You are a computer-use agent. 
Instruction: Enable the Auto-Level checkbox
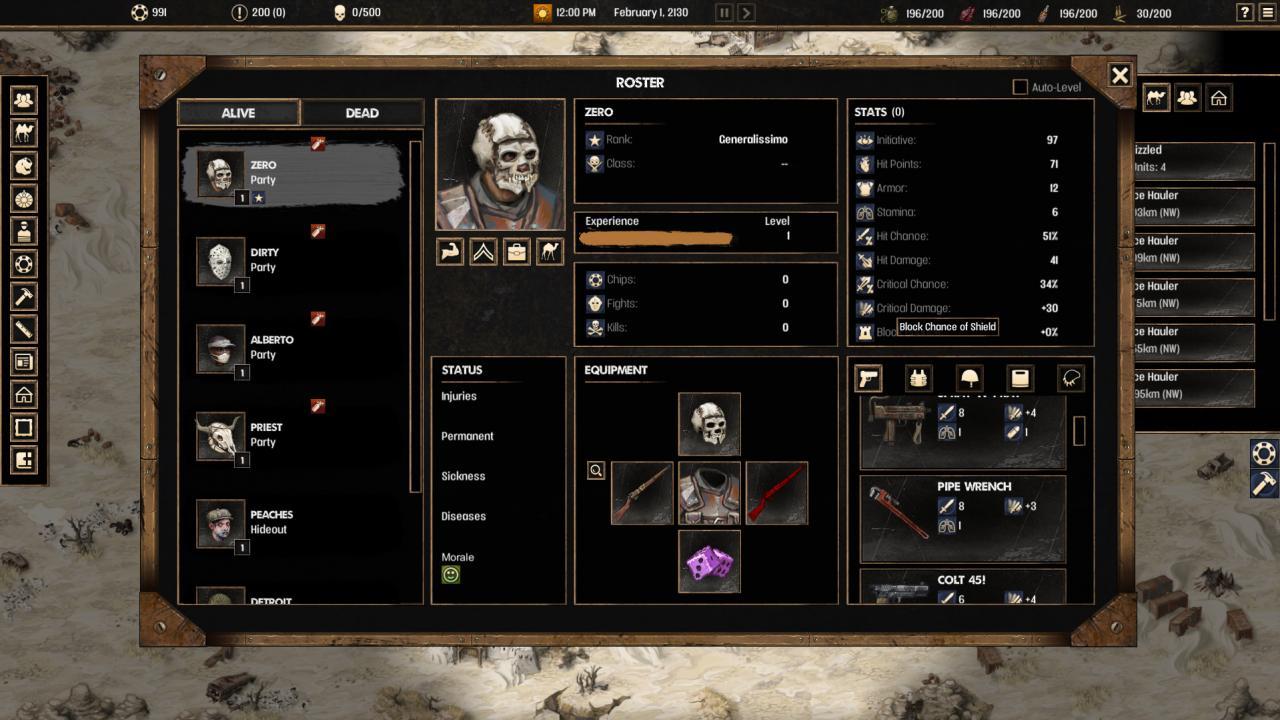1021,87
